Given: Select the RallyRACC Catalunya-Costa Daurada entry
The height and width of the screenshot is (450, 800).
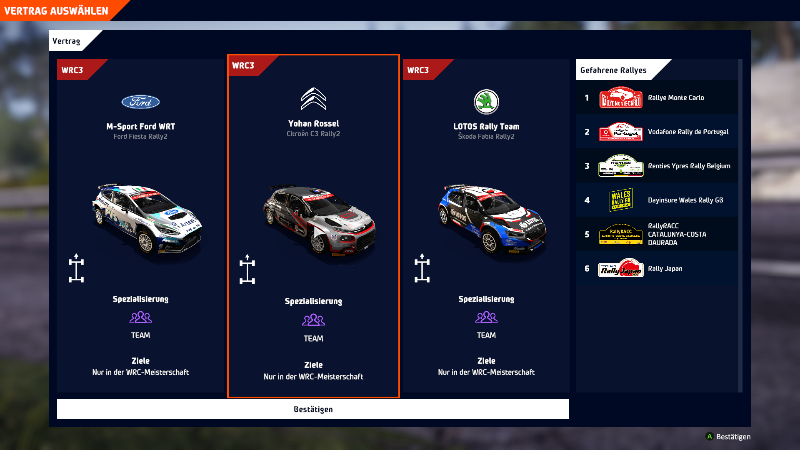Looking at the screenshot, I should (x=657, y=235).
